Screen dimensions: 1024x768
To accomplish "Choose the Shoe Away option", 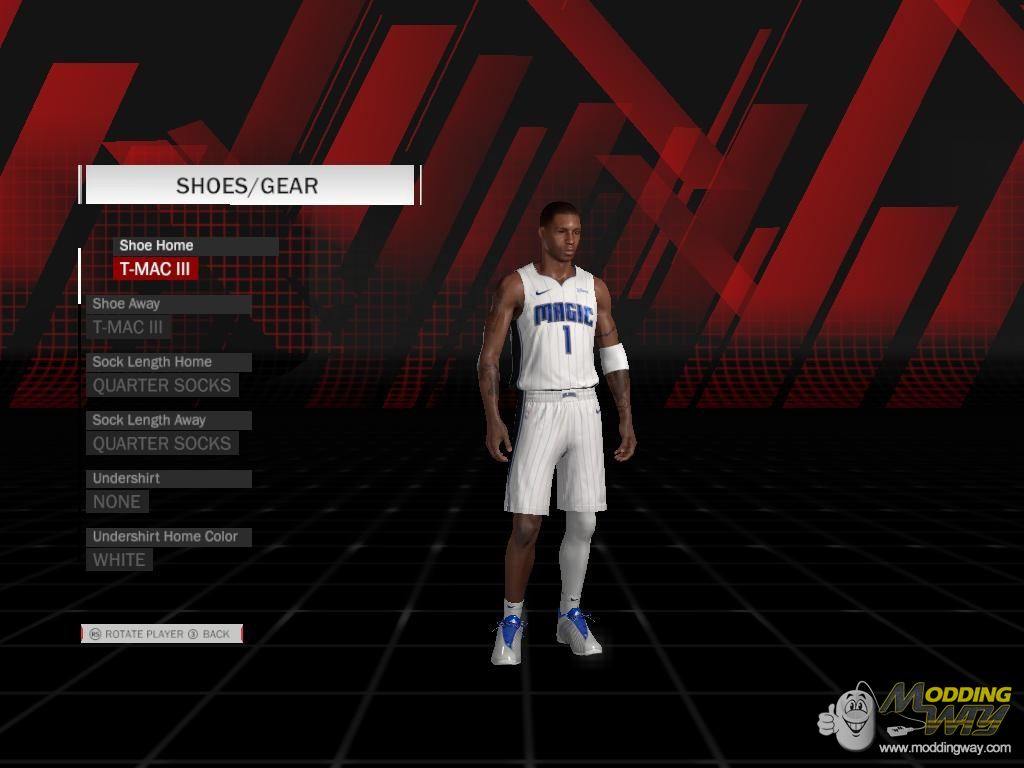I will click(127, 304).
